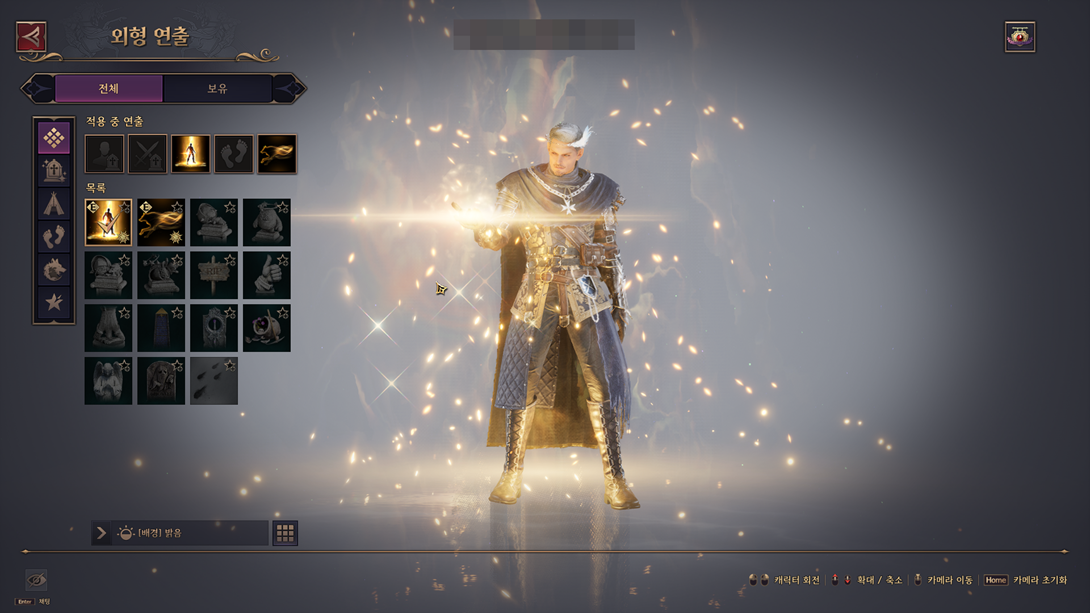Viewport: 1090px width, 613px height.
Task: Click the applied crossed swords slot
Action: point(147,154)
